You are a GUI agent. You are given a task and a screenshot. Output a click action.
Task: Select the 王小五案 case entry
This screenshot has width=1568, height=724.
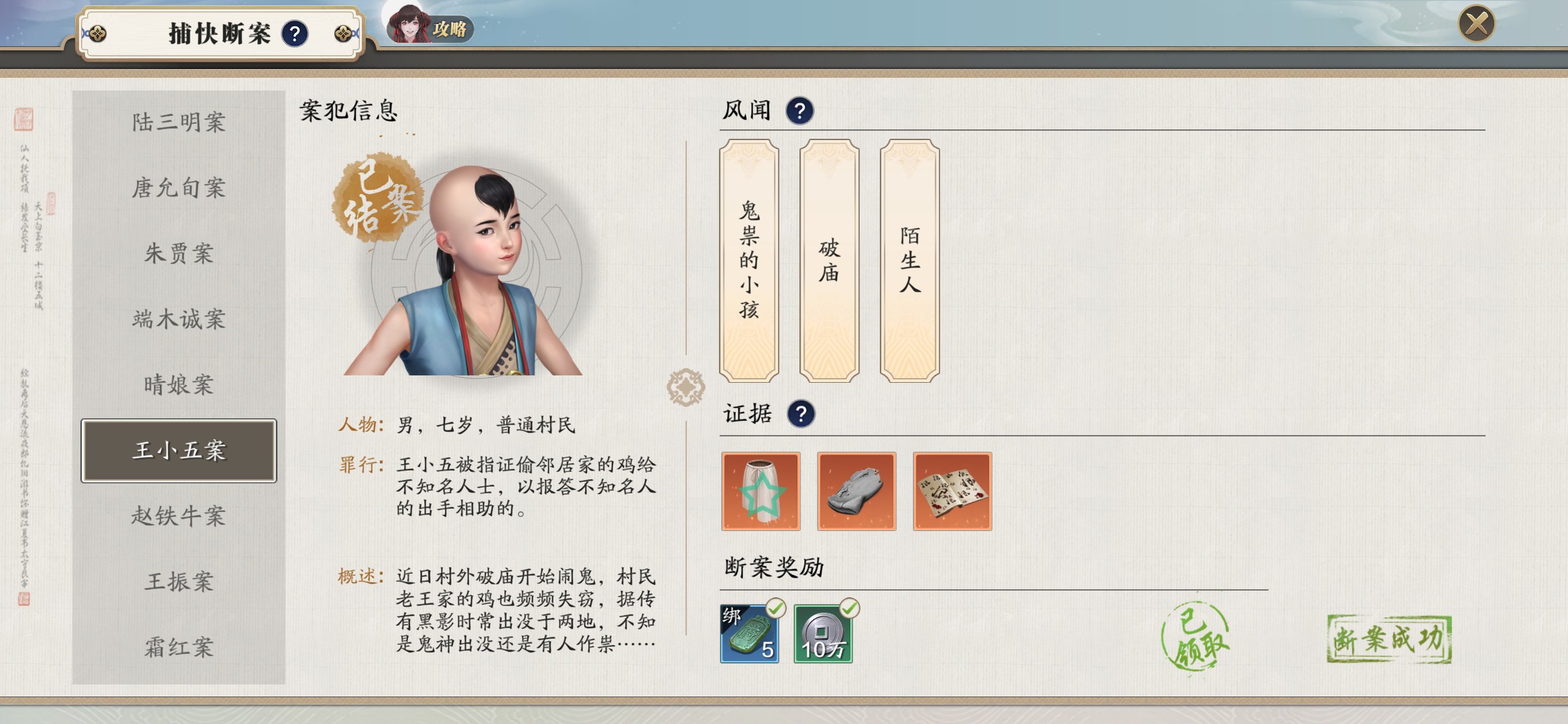click(x=178, y=450)
